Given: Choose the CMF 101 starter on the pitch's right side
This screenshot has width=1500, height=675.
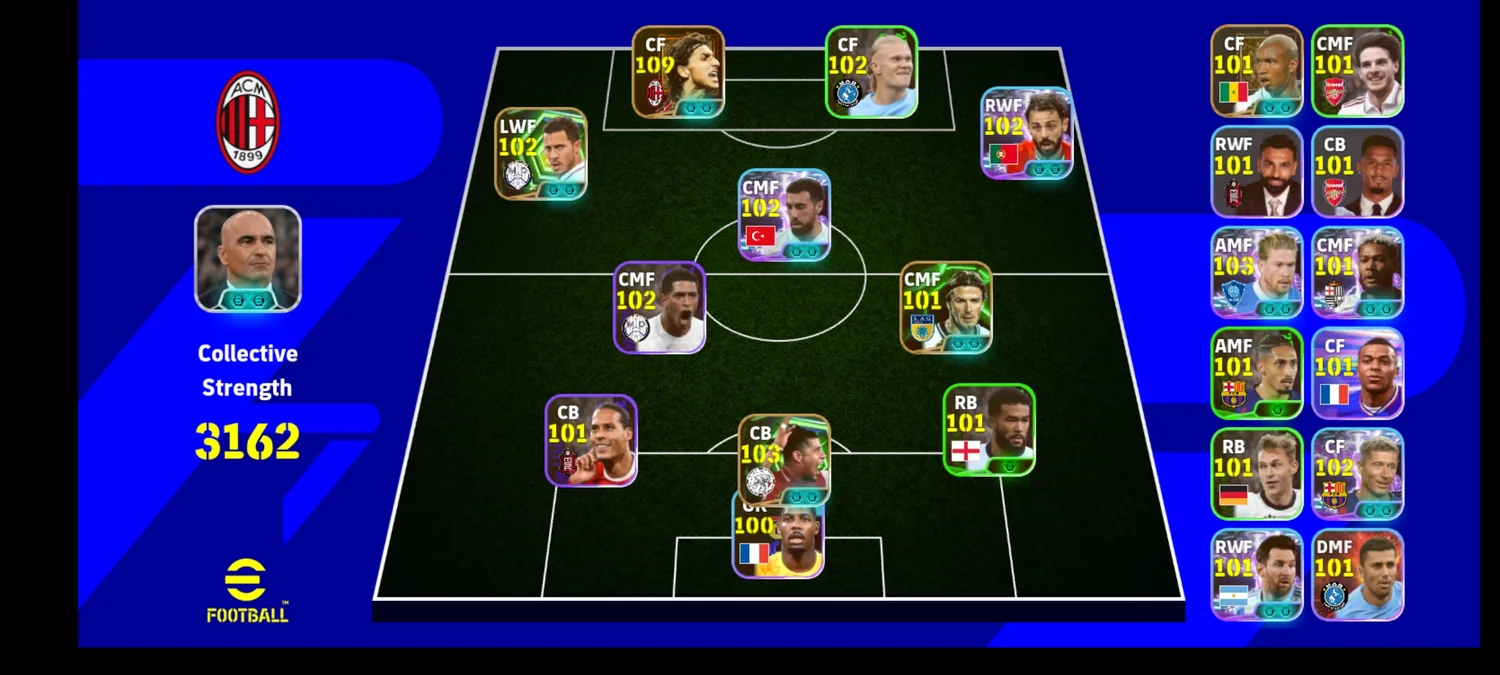Looking at the screenshot, I should 946,308.
